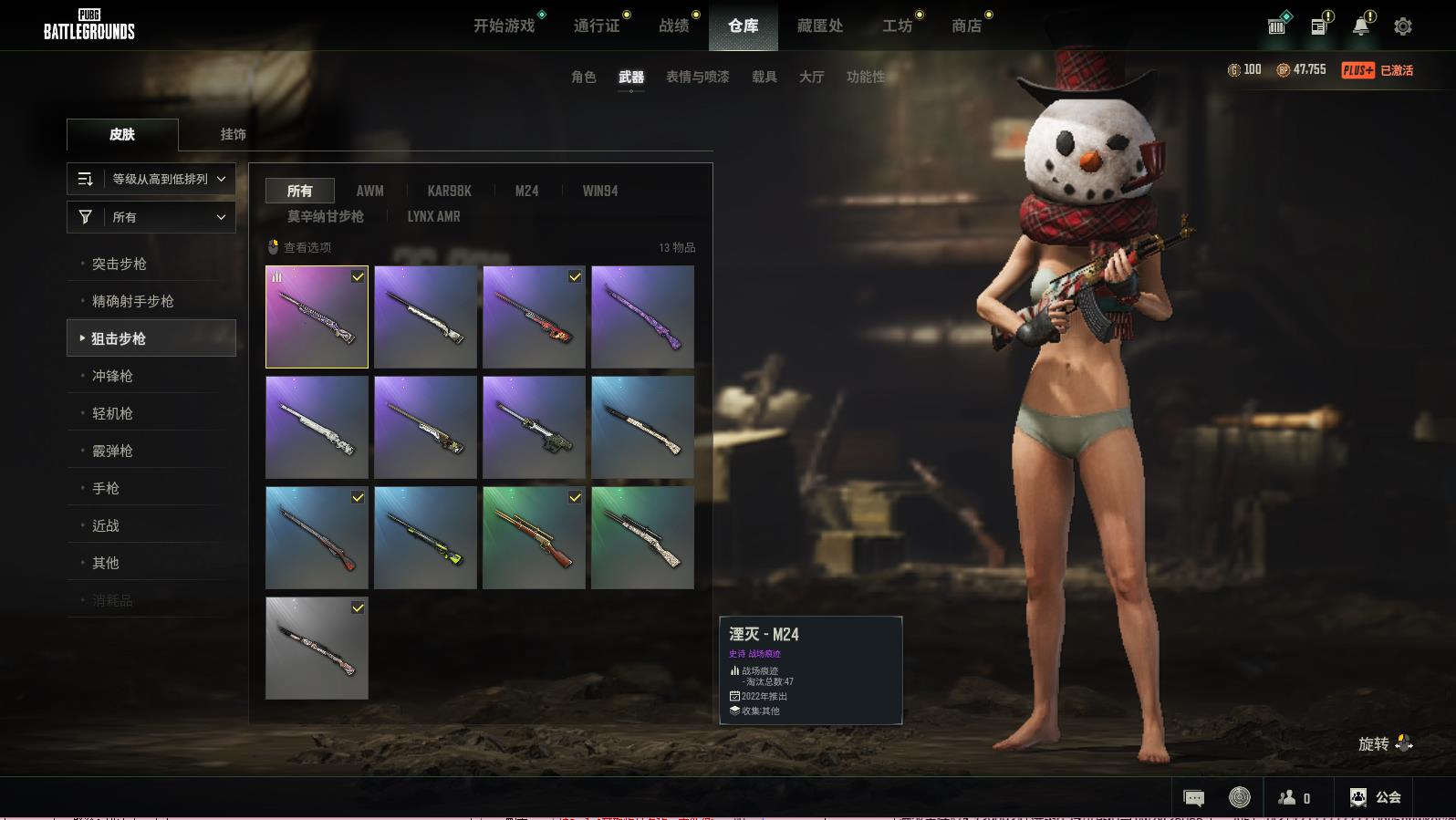Select the 载具 sub-tab
Image resolution: width=1456 pixels, height=820 pixels.
[764, 77]
